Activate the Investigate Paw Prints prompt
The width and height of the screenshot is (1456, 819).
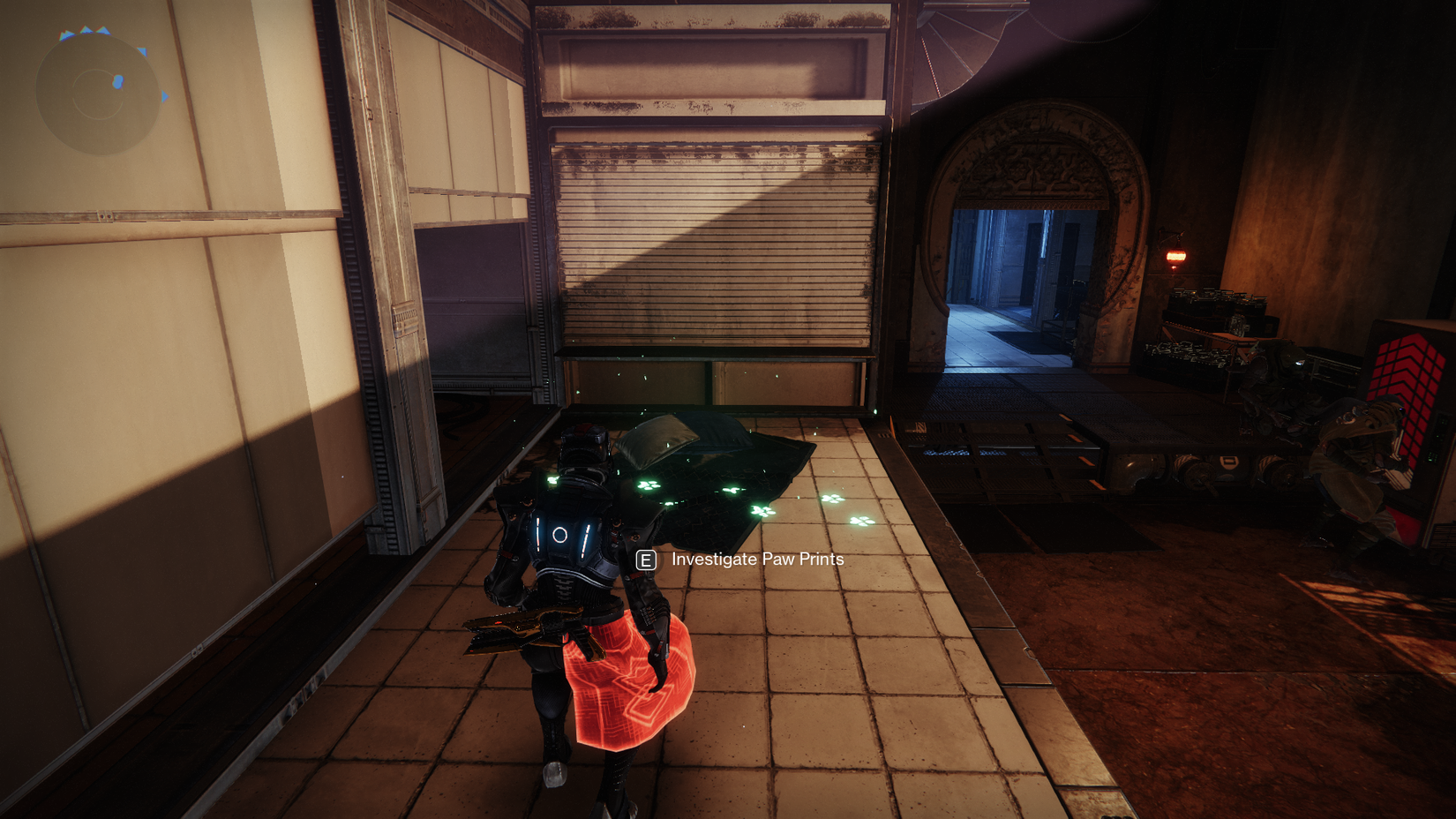(x=755, y=560)
